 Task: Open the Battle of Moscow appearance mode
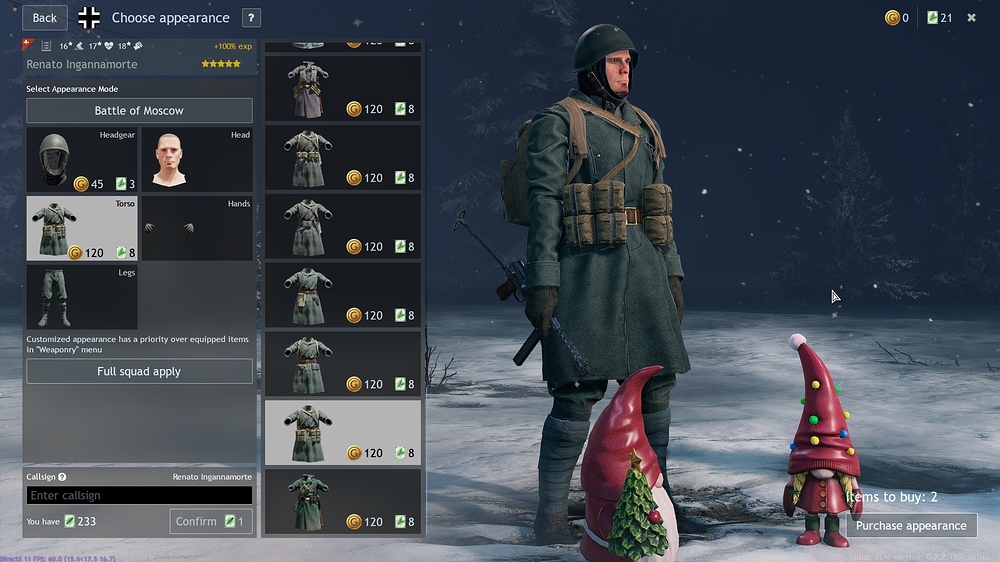tap(139, 111)
